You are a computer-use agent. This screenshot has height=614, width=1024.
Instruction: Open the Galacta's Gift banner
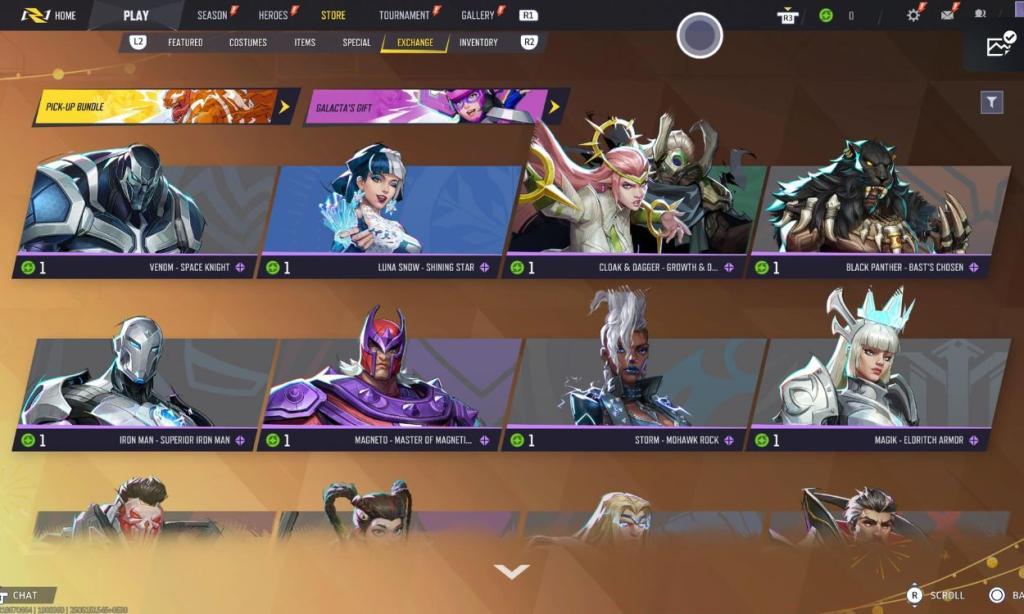[x=432, y=106]
